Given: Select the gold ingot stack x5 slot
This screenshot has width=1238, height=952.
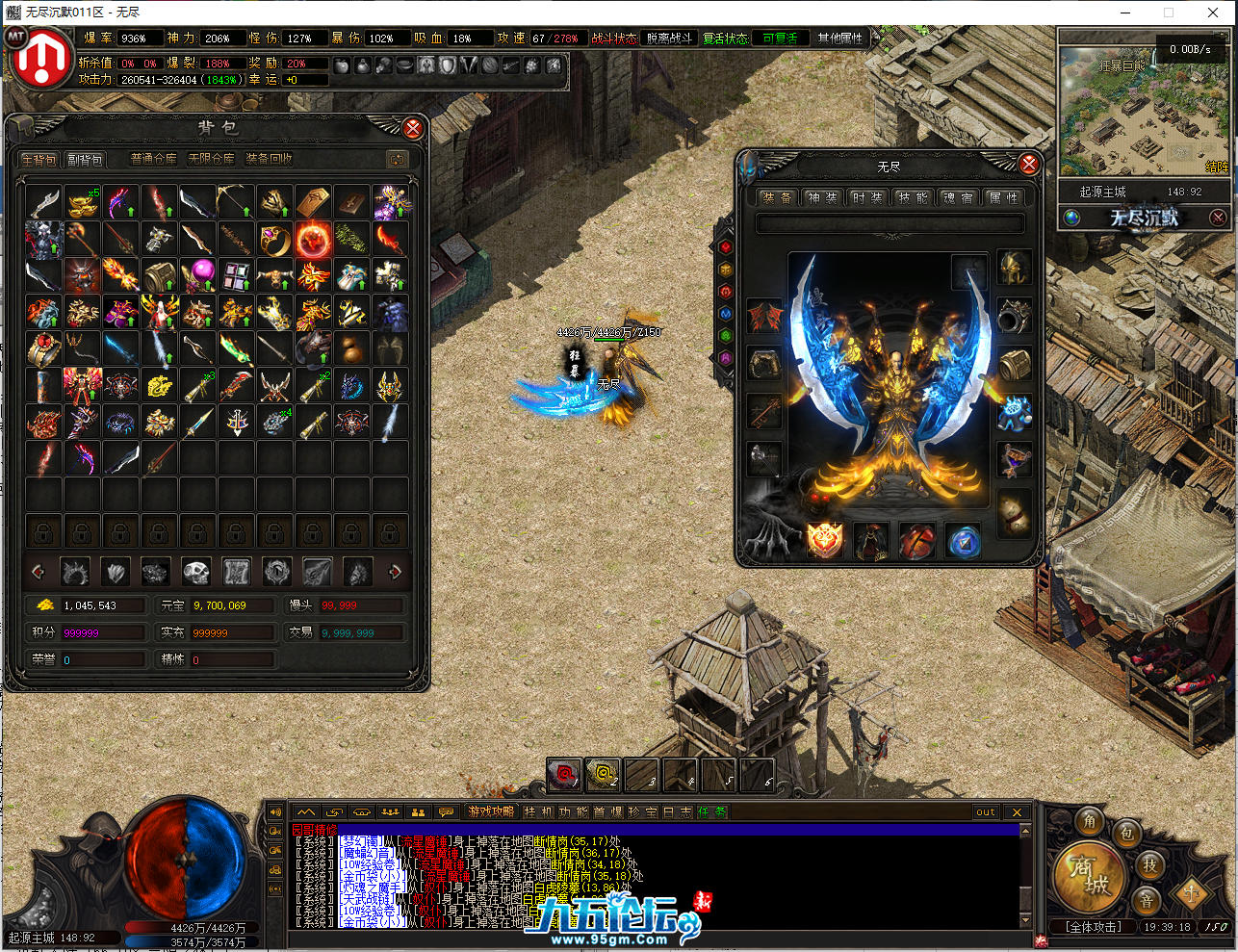Looking at the screenshot, I should tap(82, 202).
